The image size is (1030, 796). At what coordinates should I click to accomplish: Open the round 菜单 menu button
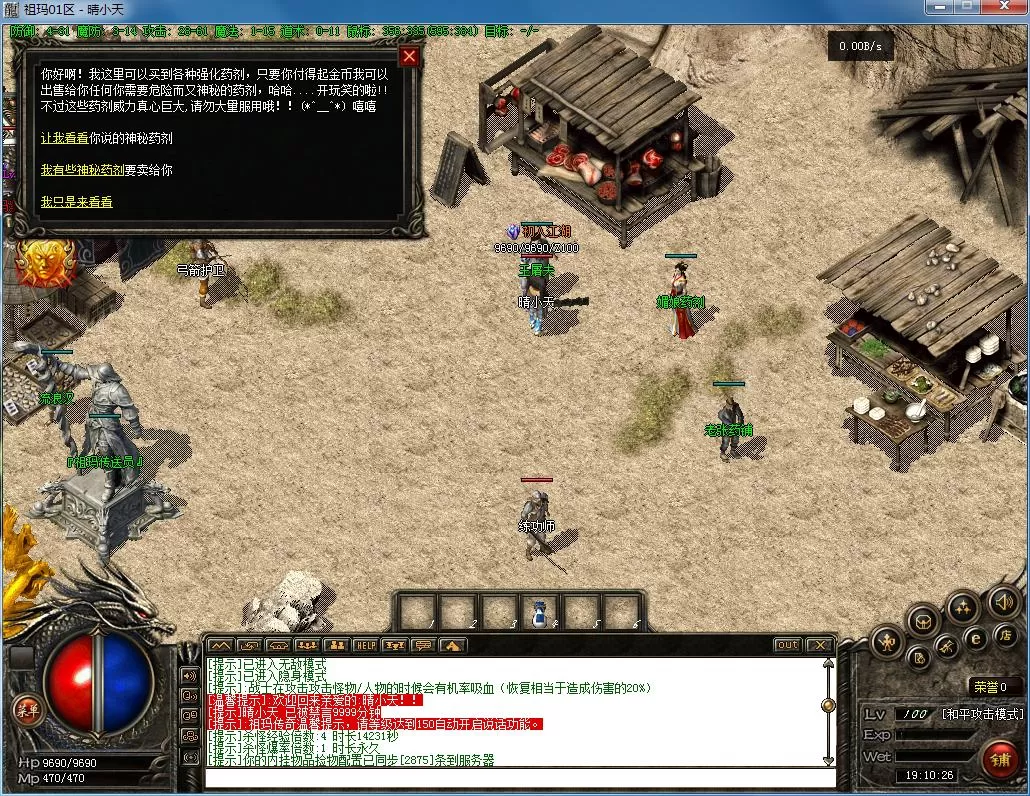(x=25, y=709)
